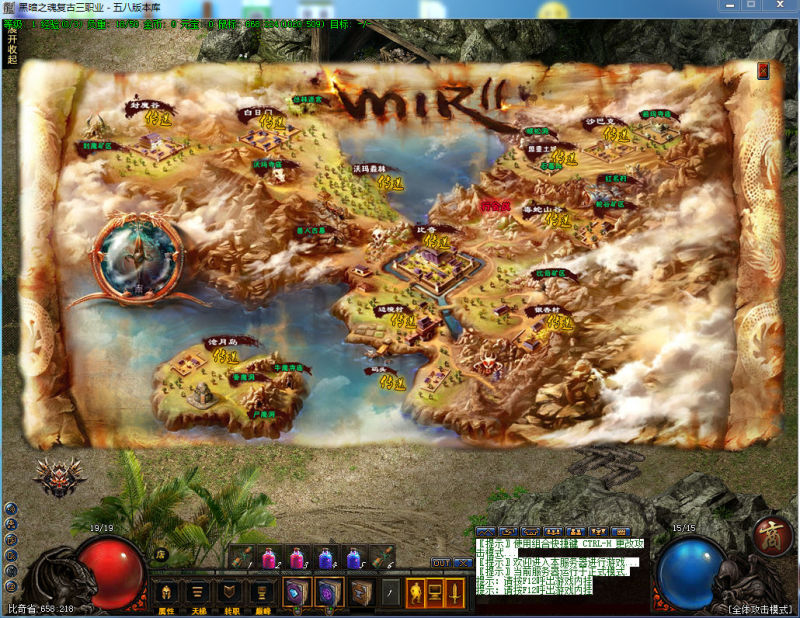The height and width of the screenshot is (618, 800).
Task: Toggle the 全体攻击模式 attack mode
Action: tap(760, 609)
